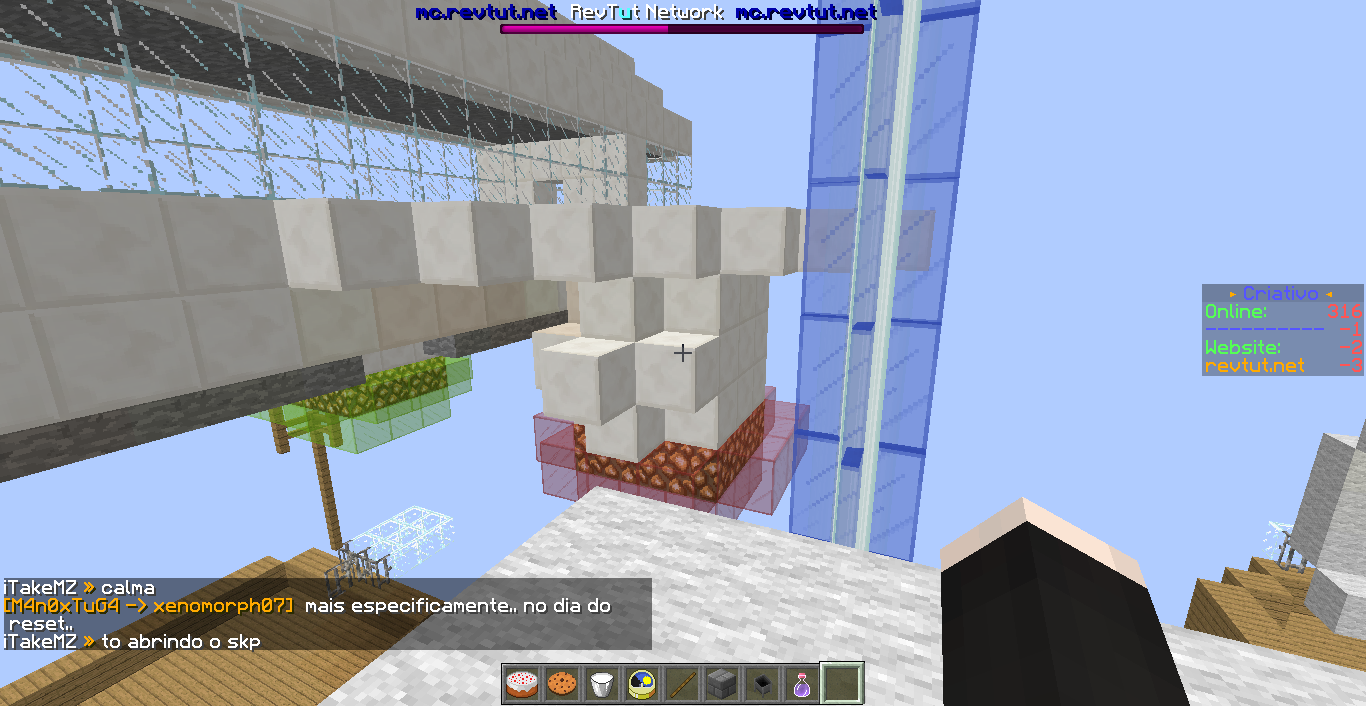
Task: Select the purple potion slot
Action: 802,684
